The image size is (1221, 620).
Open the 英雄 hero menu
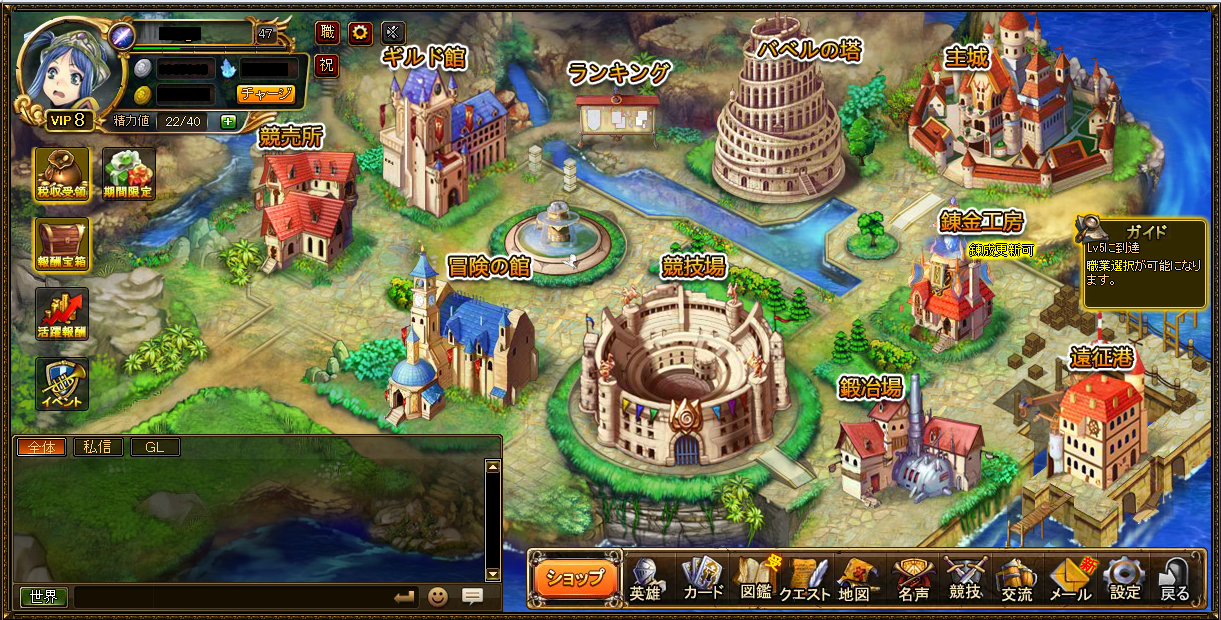click(645, 579)
